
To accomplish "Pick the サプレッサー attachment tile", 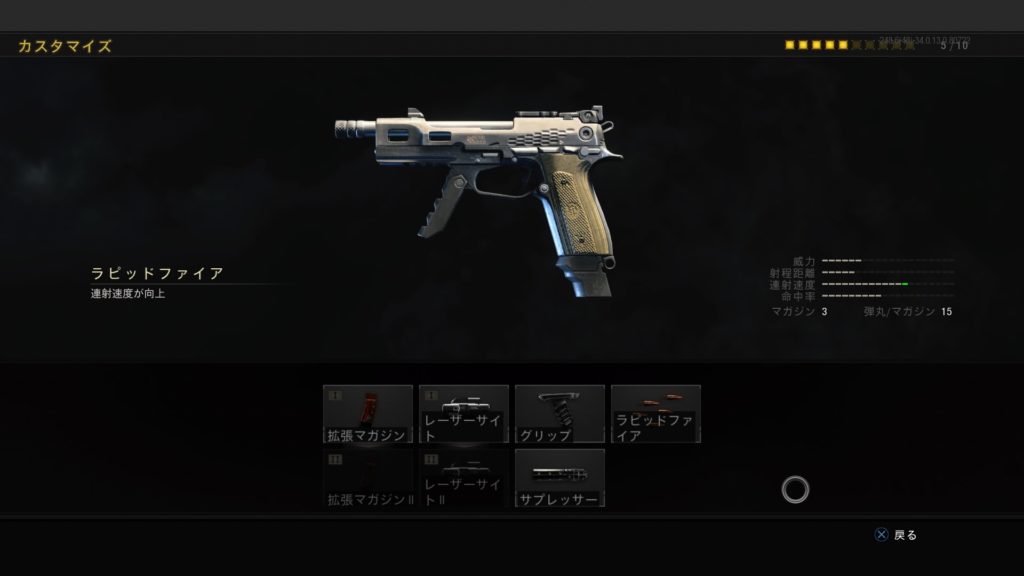I will click(x=560, y=477).
